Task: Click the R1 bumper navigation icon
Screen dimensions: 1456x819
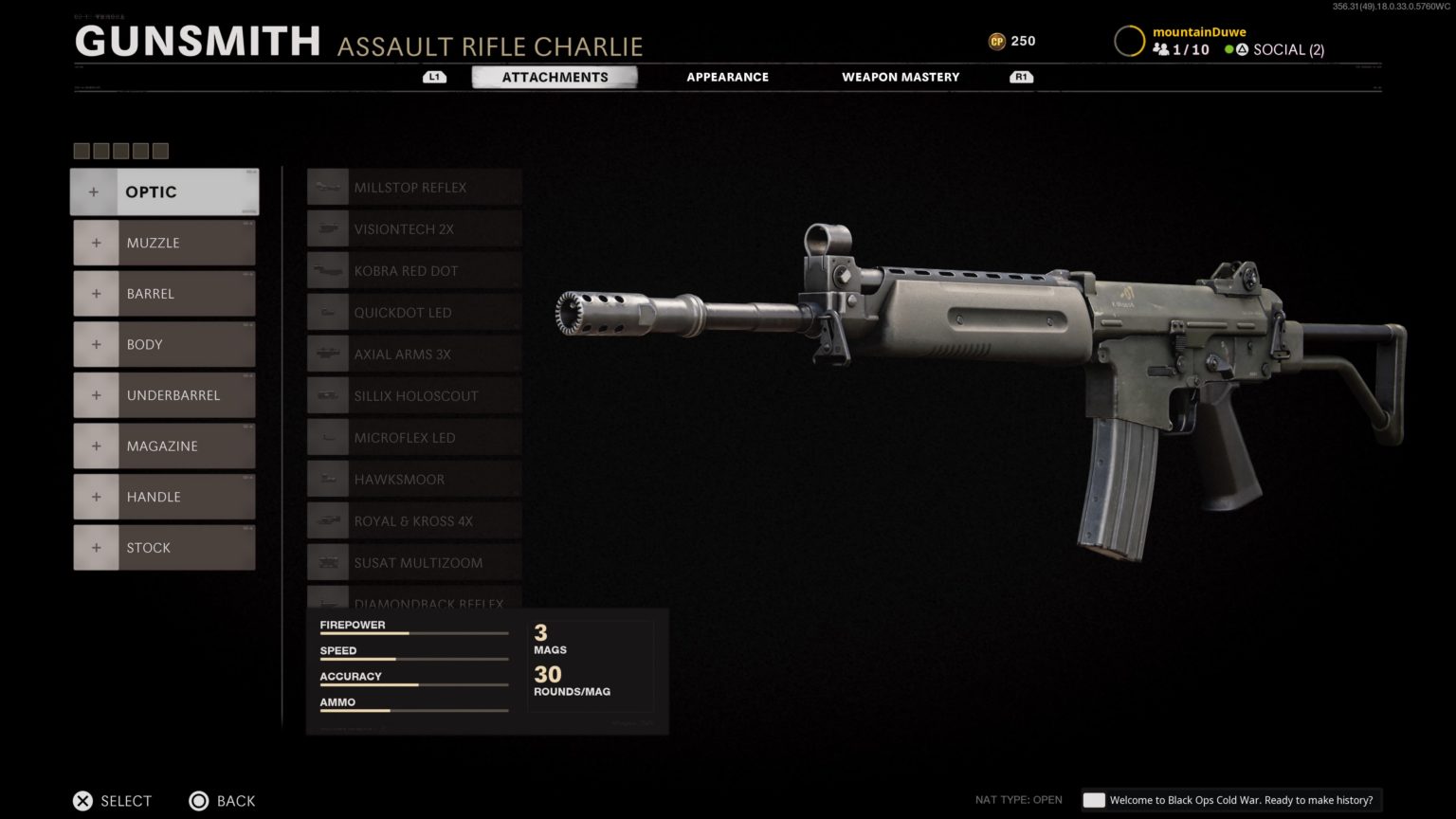Action: click(1020, 76)
